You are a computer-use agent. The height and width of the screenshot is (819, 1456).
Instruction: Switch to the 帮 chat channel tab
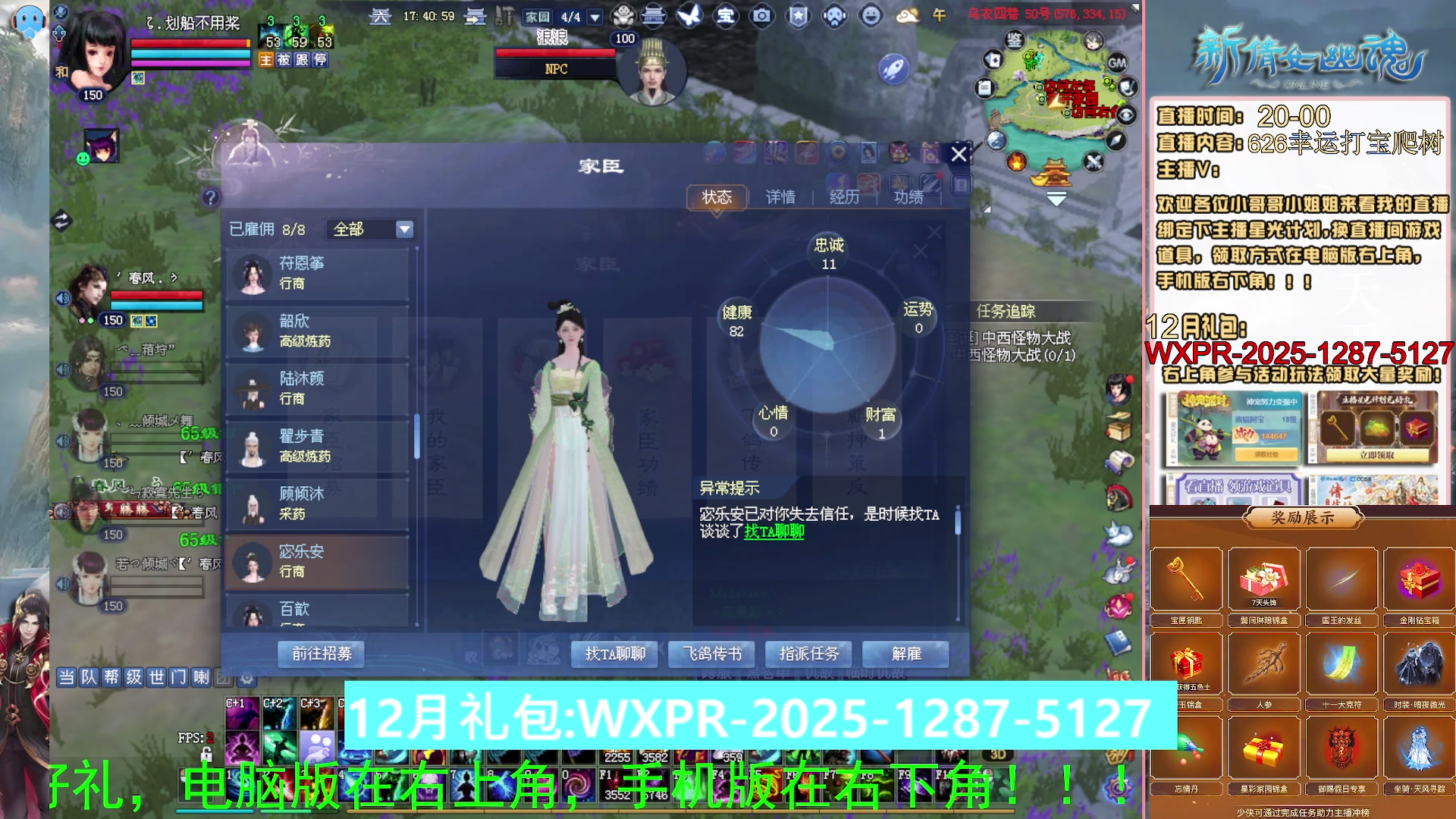point(111,678)
